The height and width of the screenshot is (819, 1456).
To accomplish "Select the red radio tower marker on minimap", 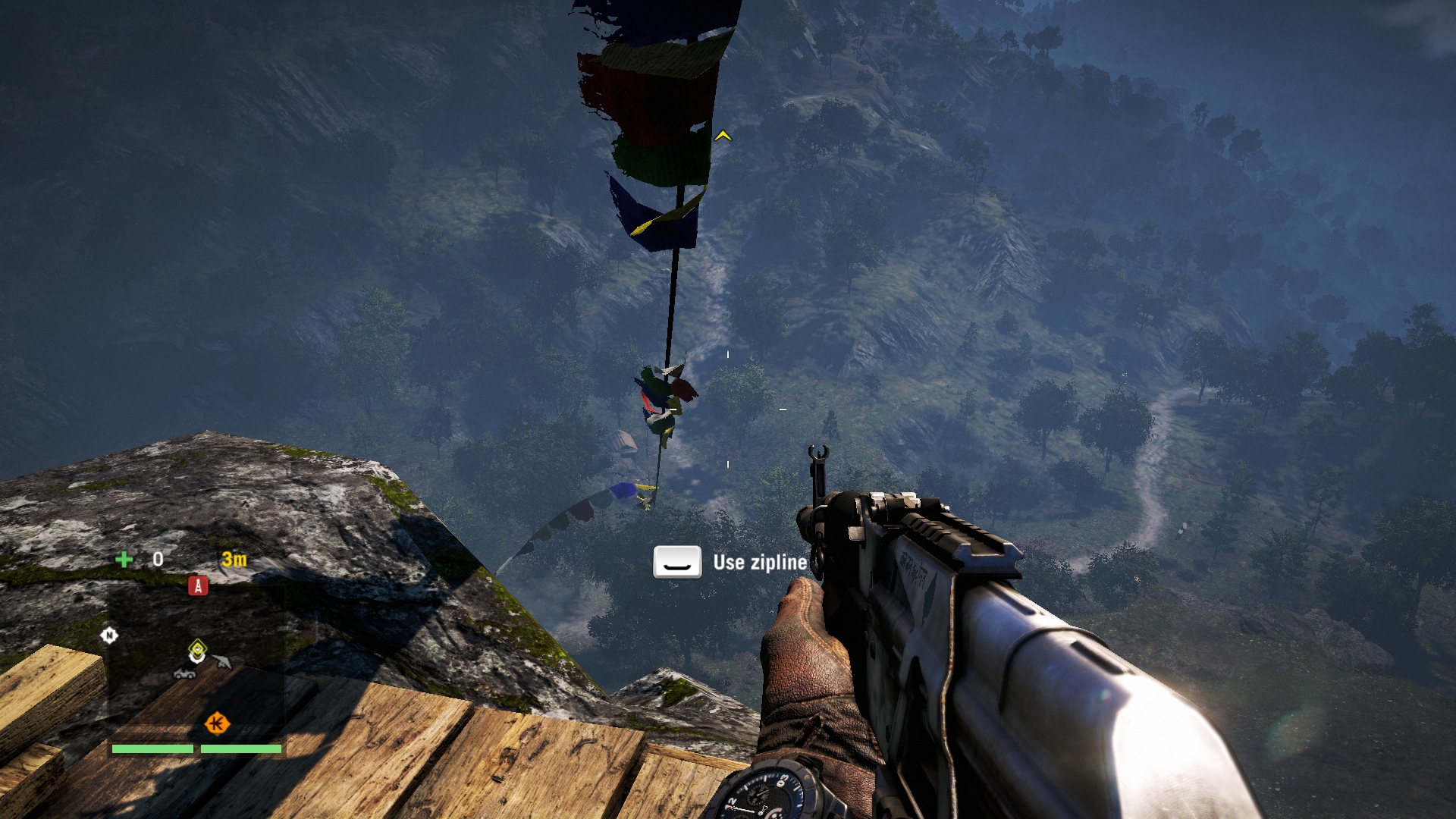I will (x=198, y=585).
